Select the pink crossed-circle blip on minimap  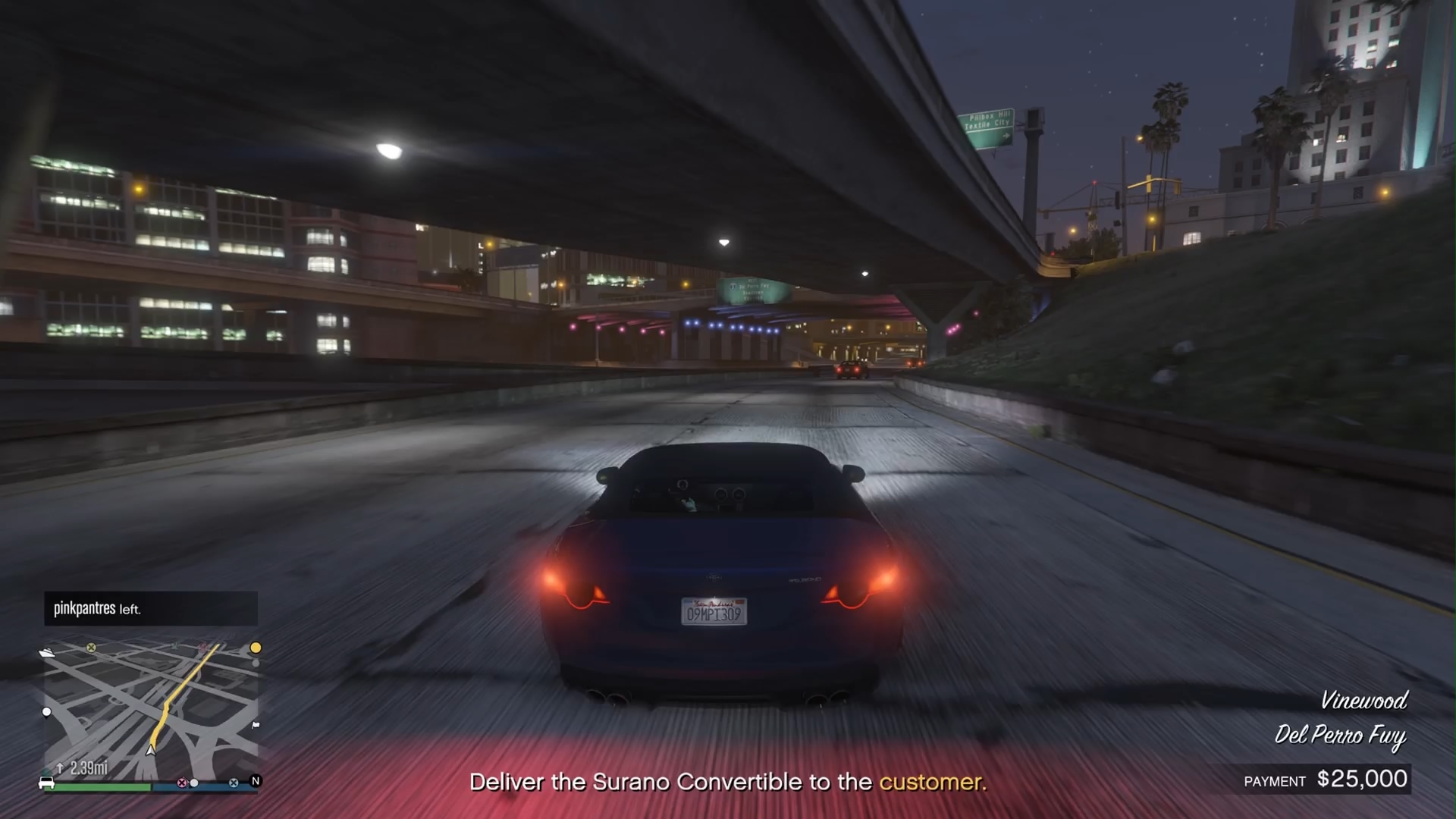point(182,783)
